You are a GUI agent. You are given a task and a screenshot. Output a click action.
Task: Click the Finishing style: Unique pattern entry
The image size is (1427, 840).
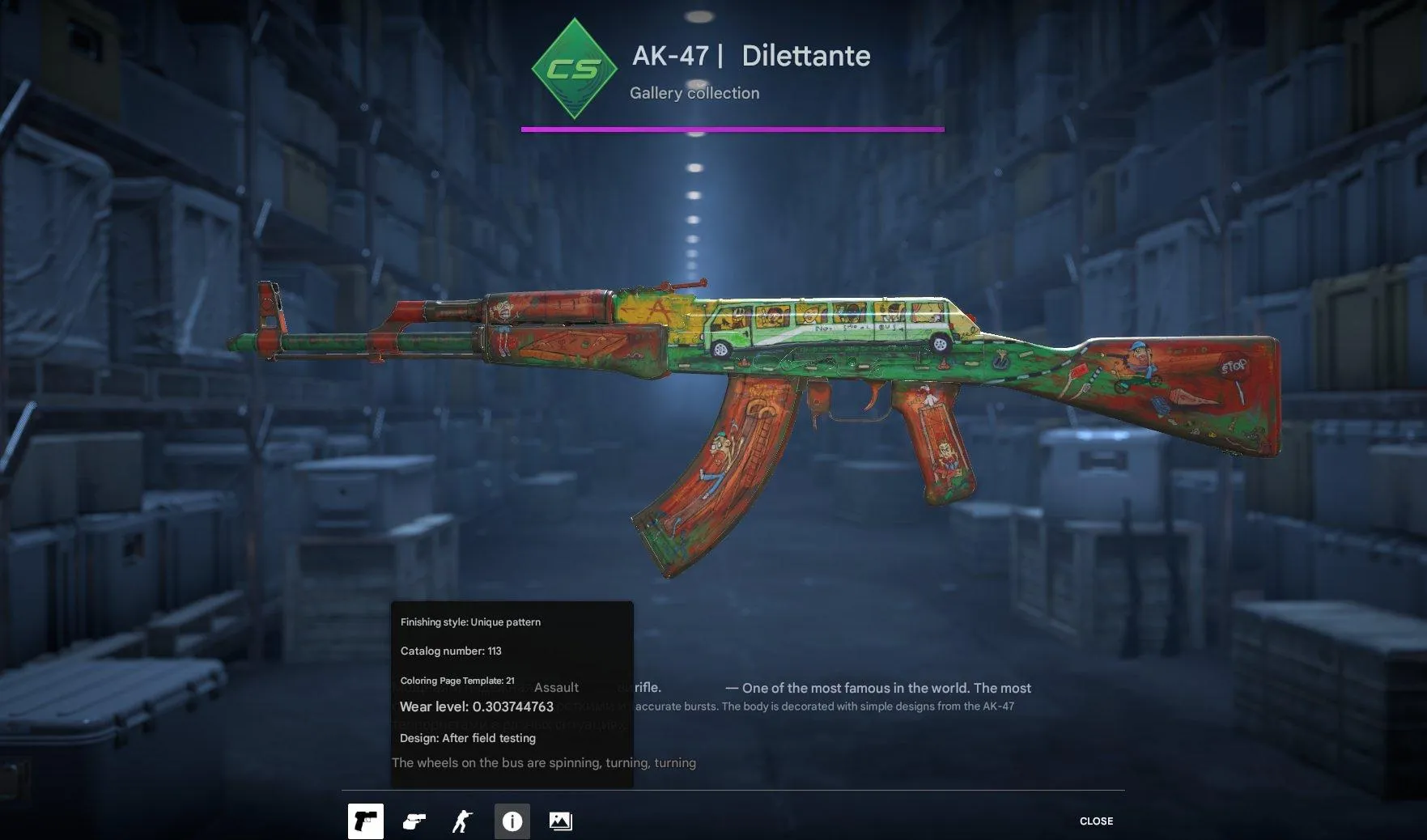(469, 622)
